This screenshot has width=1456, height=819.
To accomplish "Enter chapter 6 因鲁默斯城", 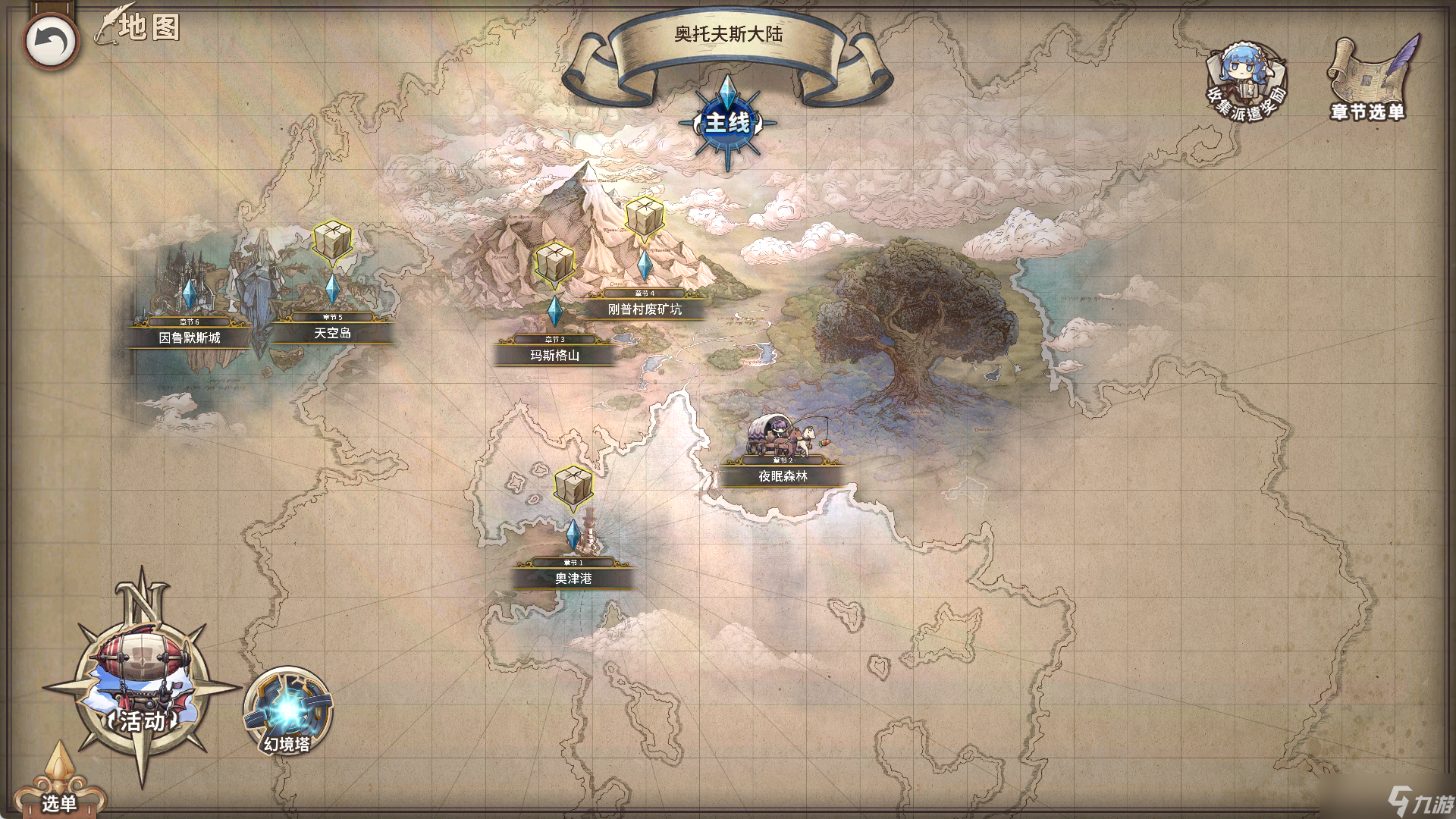I will 190,337.
